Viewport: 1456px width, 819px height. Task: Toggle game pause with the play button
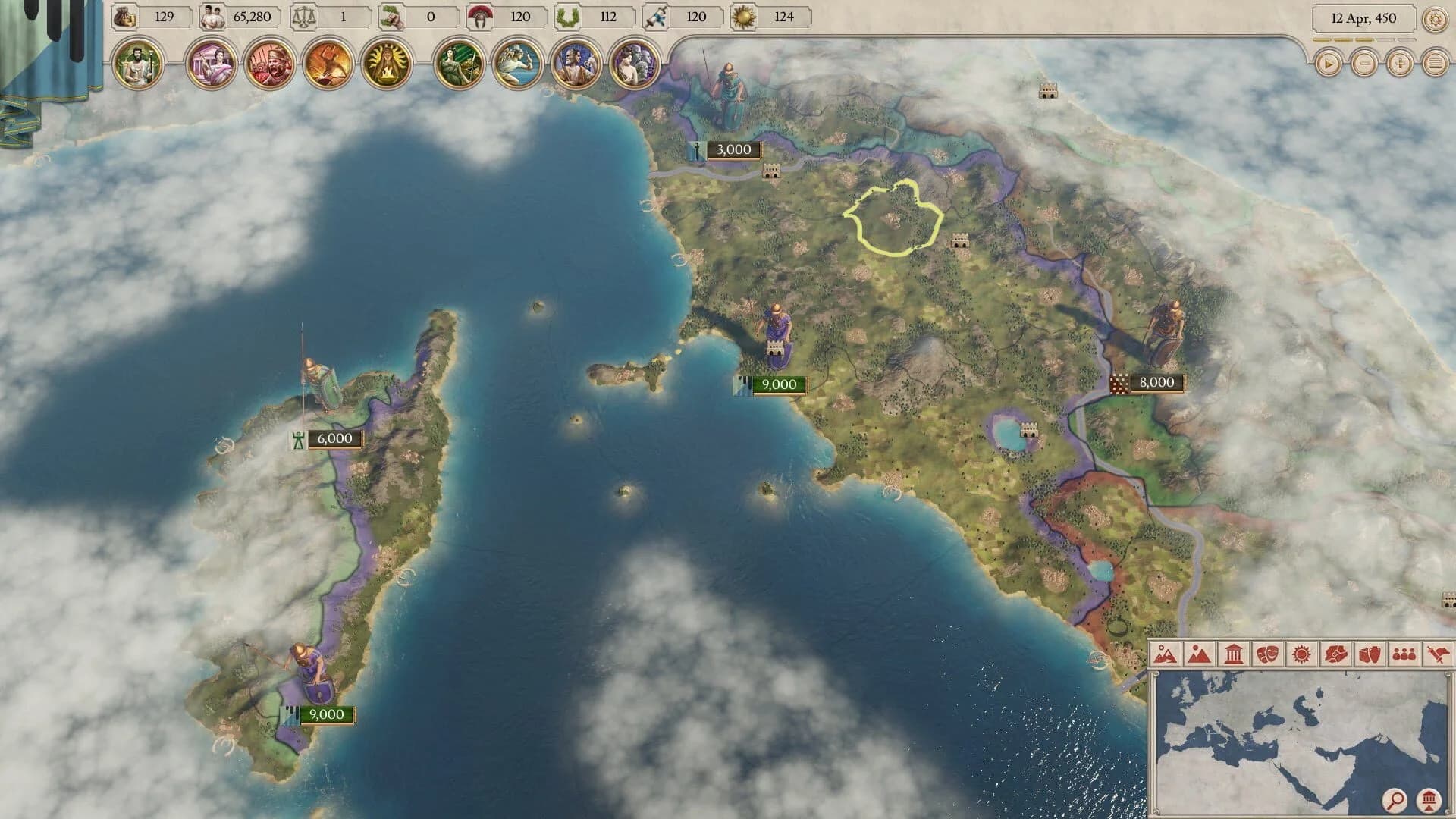1328,64
